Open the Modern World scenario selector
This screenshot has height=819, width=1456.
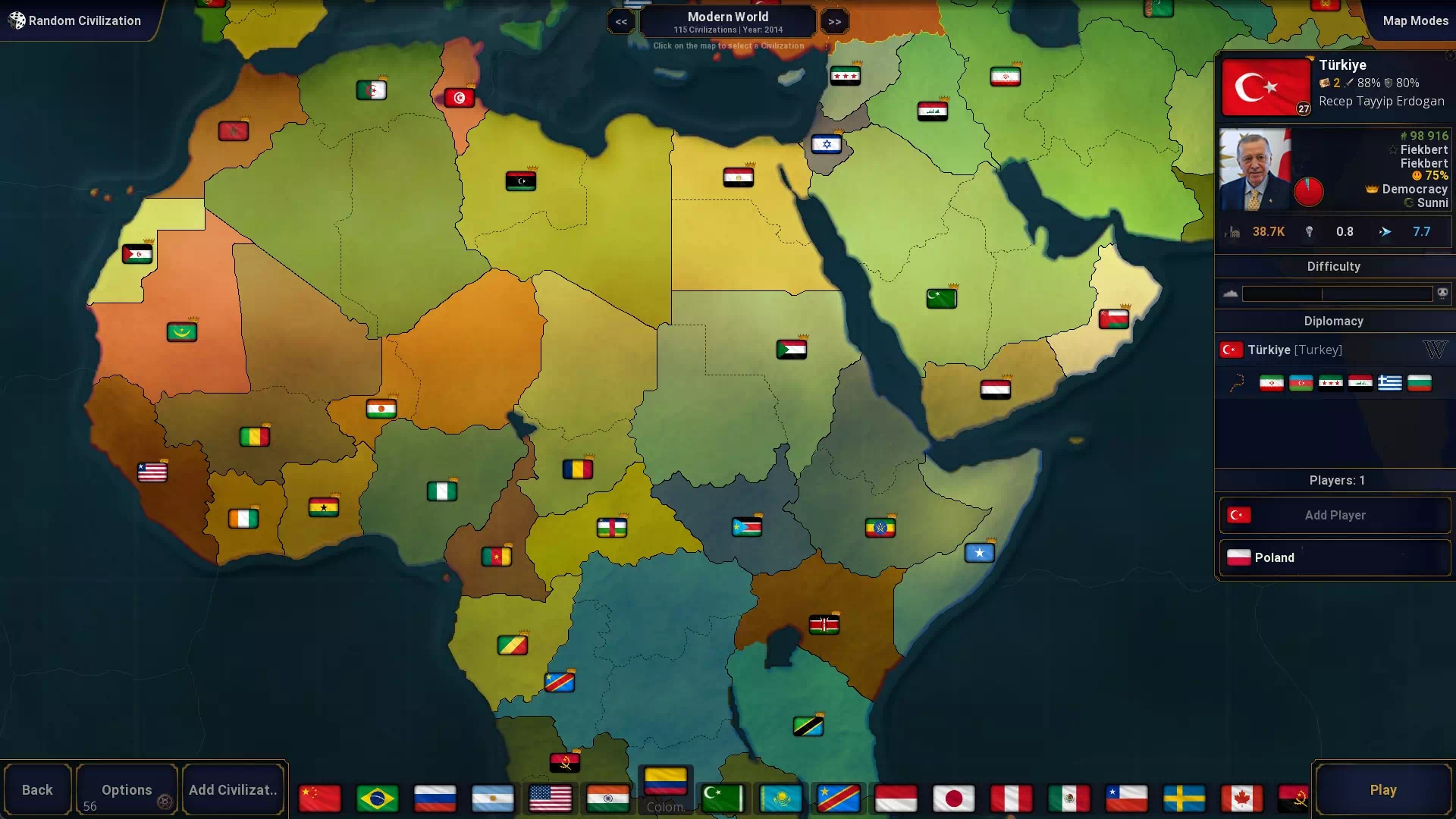point(727,20)
